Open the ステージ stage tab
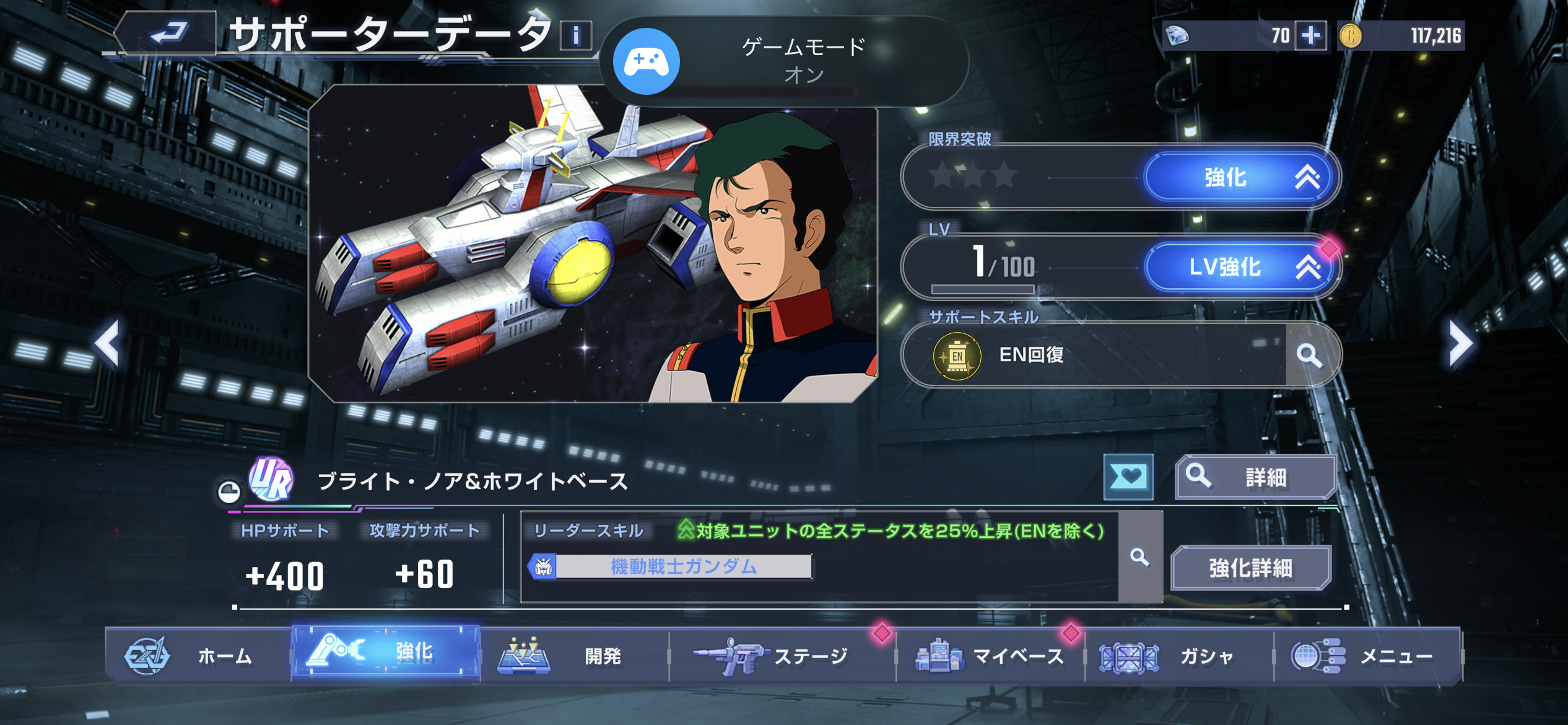The image size is (1568, 725). pos(782,656)
